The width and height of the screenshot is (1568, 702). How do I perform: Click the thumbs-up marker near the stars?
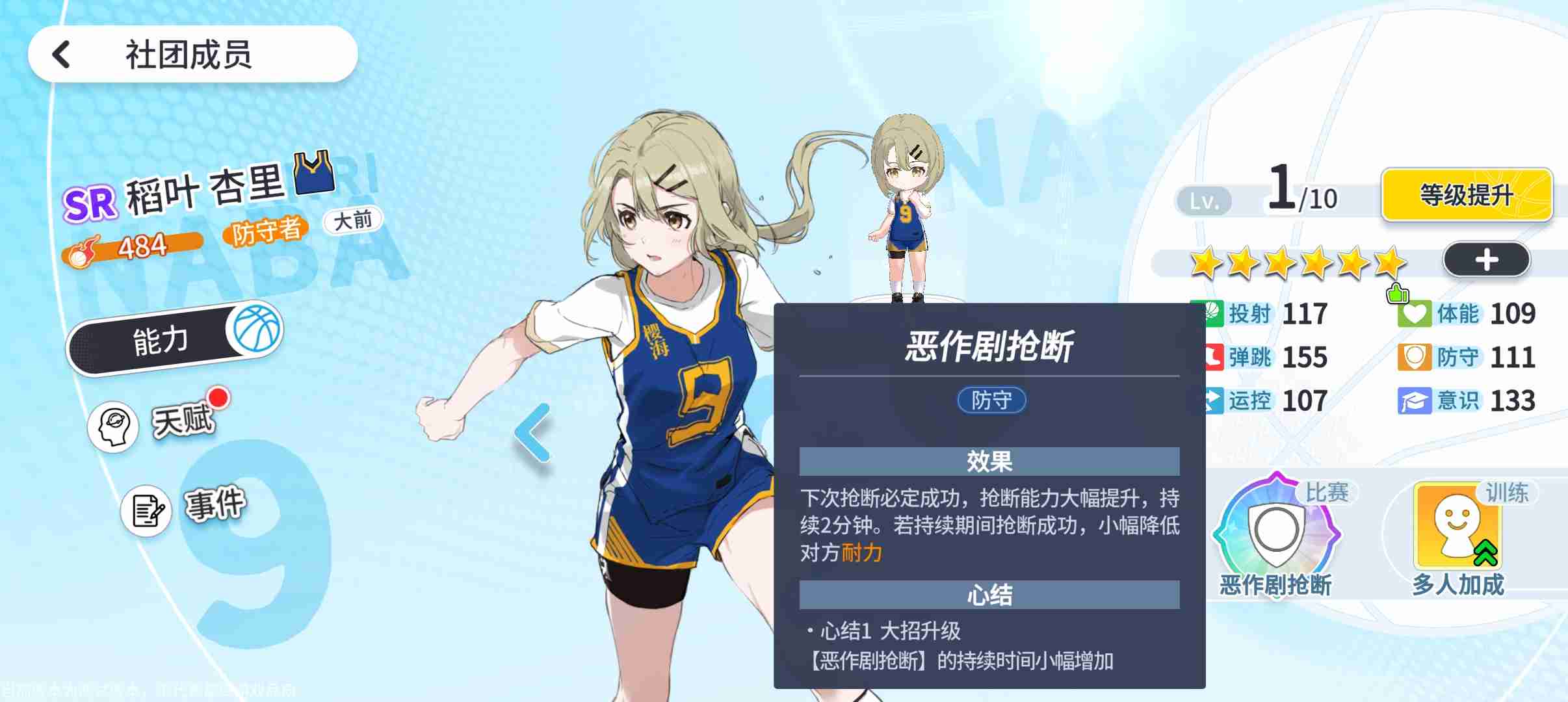point(1399,294)
